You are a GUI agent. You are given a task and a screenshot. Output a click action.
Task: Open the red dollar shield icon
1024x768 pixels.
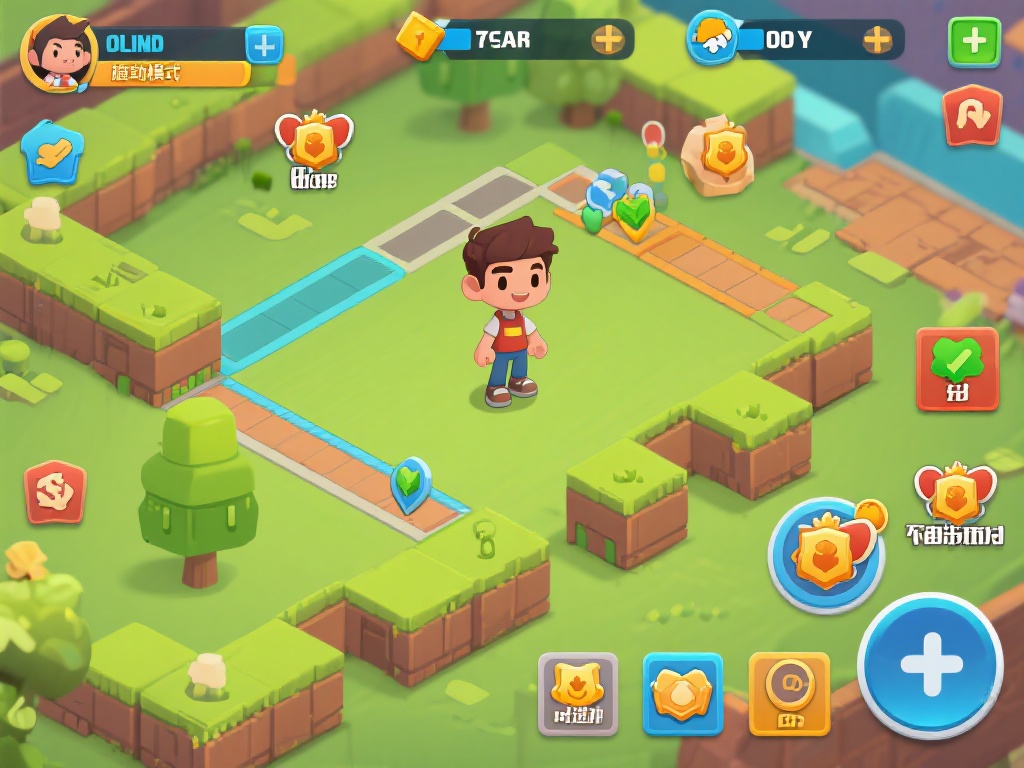click(54, 491)
